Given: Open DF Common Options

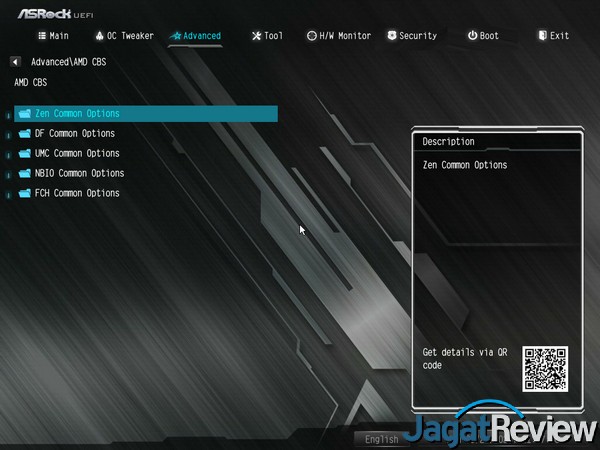Looking at the screenshot, I should pos(74,134).
